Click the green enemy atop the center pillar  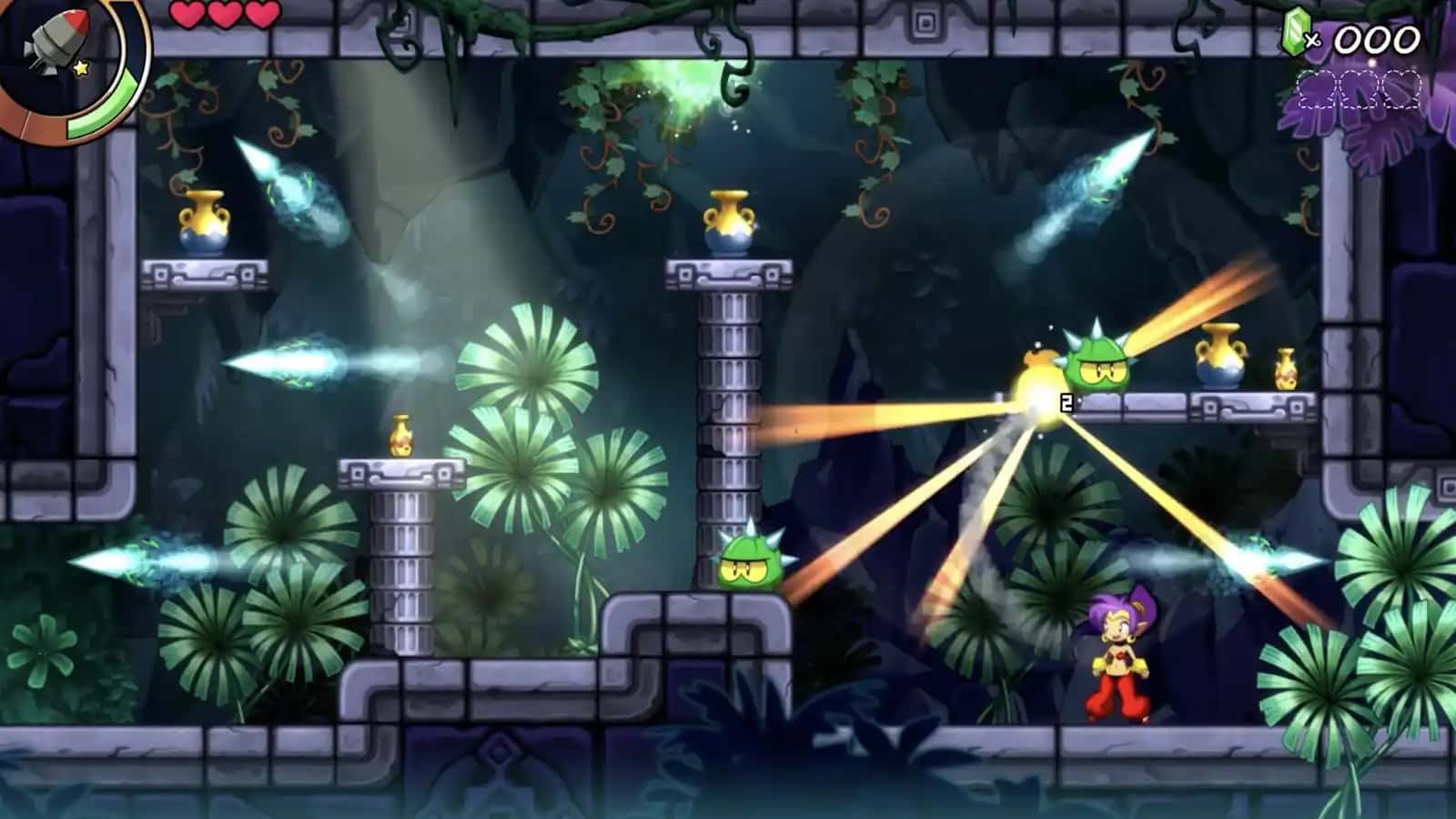[749, 564]
